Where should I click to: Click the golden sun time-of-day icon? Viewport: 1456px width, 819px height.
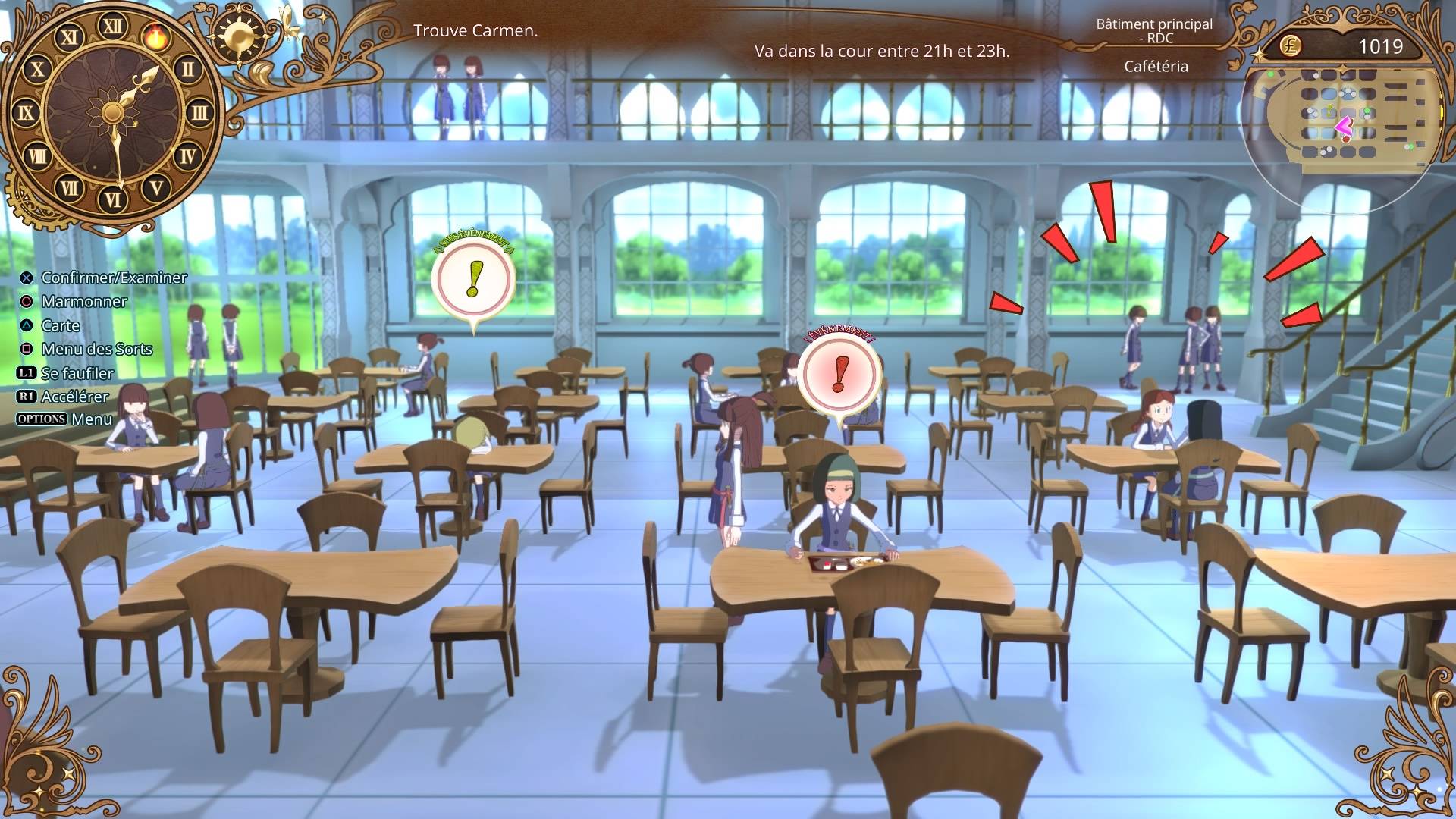click(x=239, y=36)
